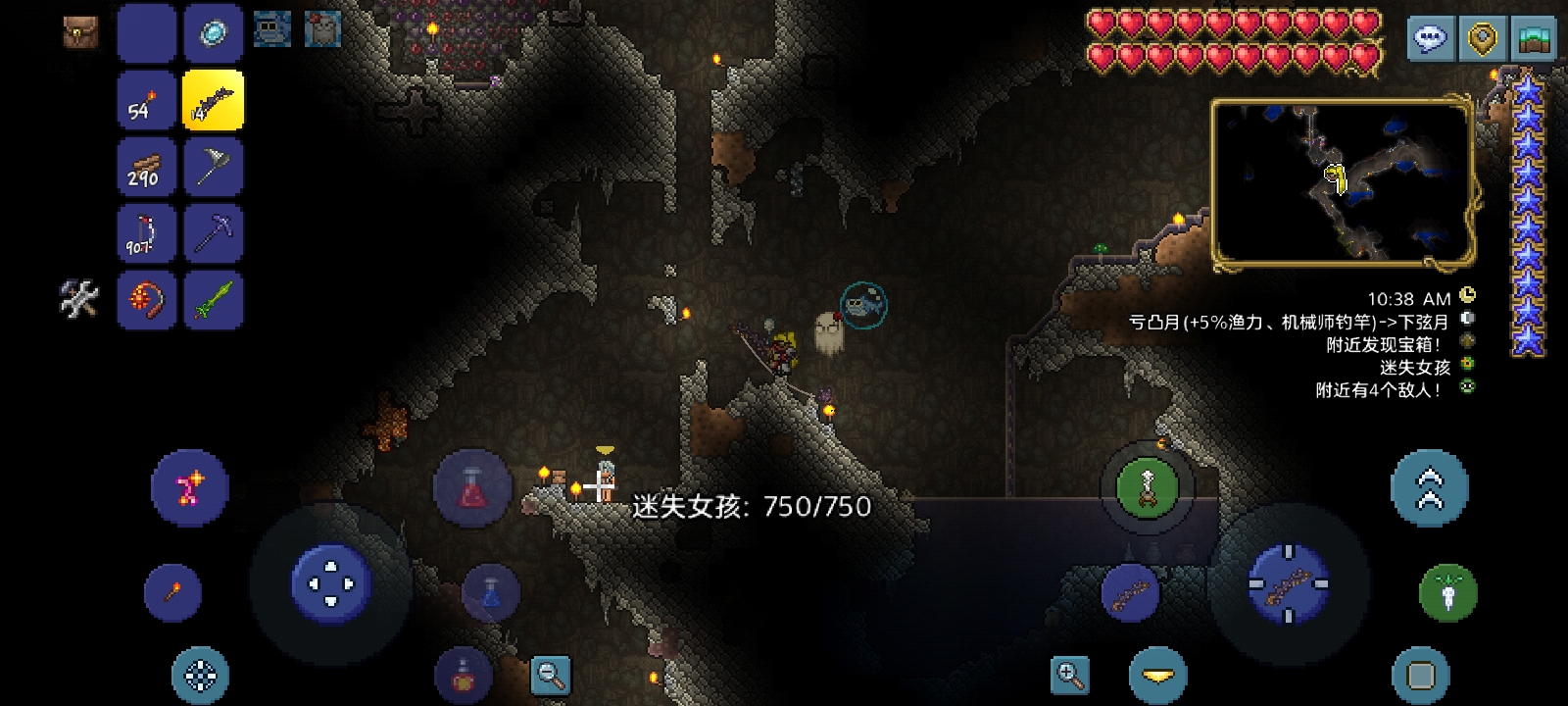This screenshot has width=1568, height=706.
Task: Select the bow hotbar slot
Action: click(146, 233)
